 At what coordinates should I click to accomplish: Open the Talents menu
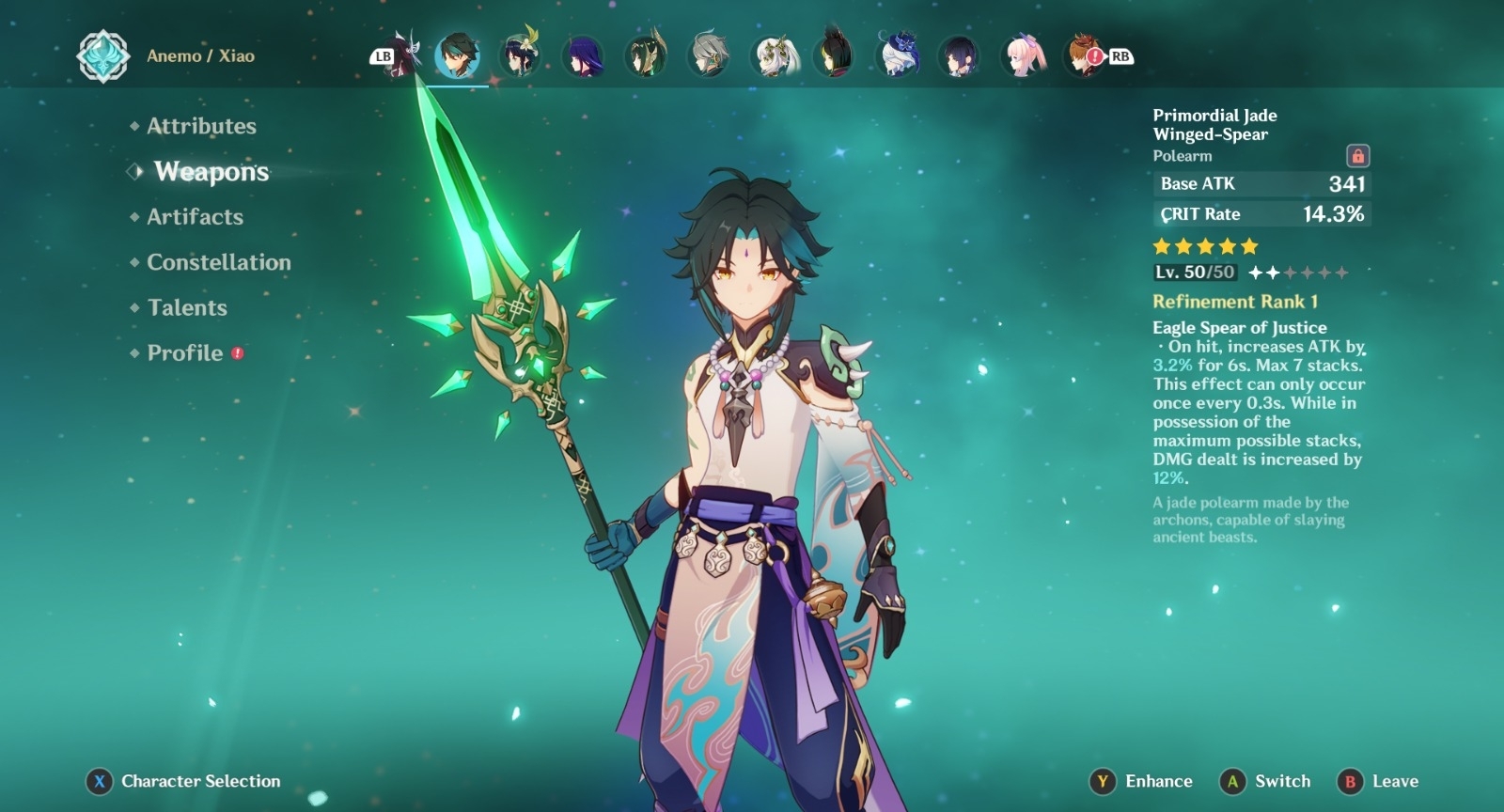click(x=187, y=307)
